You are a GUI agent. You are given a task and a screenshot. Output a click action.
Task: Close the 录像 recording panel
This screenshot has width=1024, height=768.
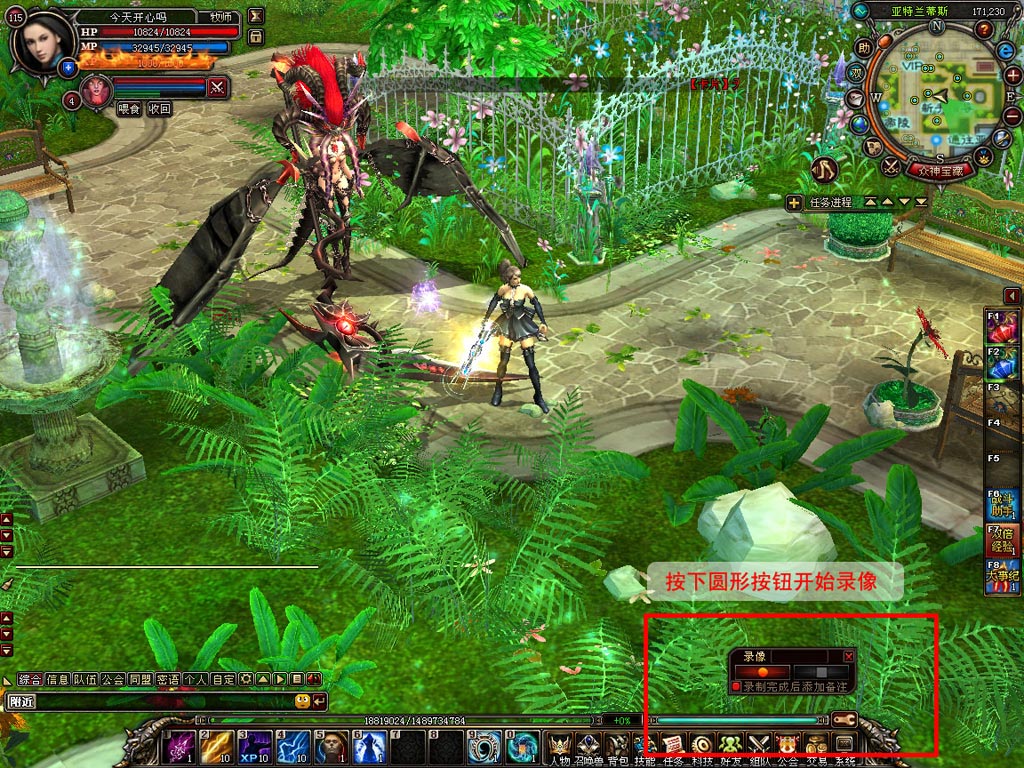(849, 656)
